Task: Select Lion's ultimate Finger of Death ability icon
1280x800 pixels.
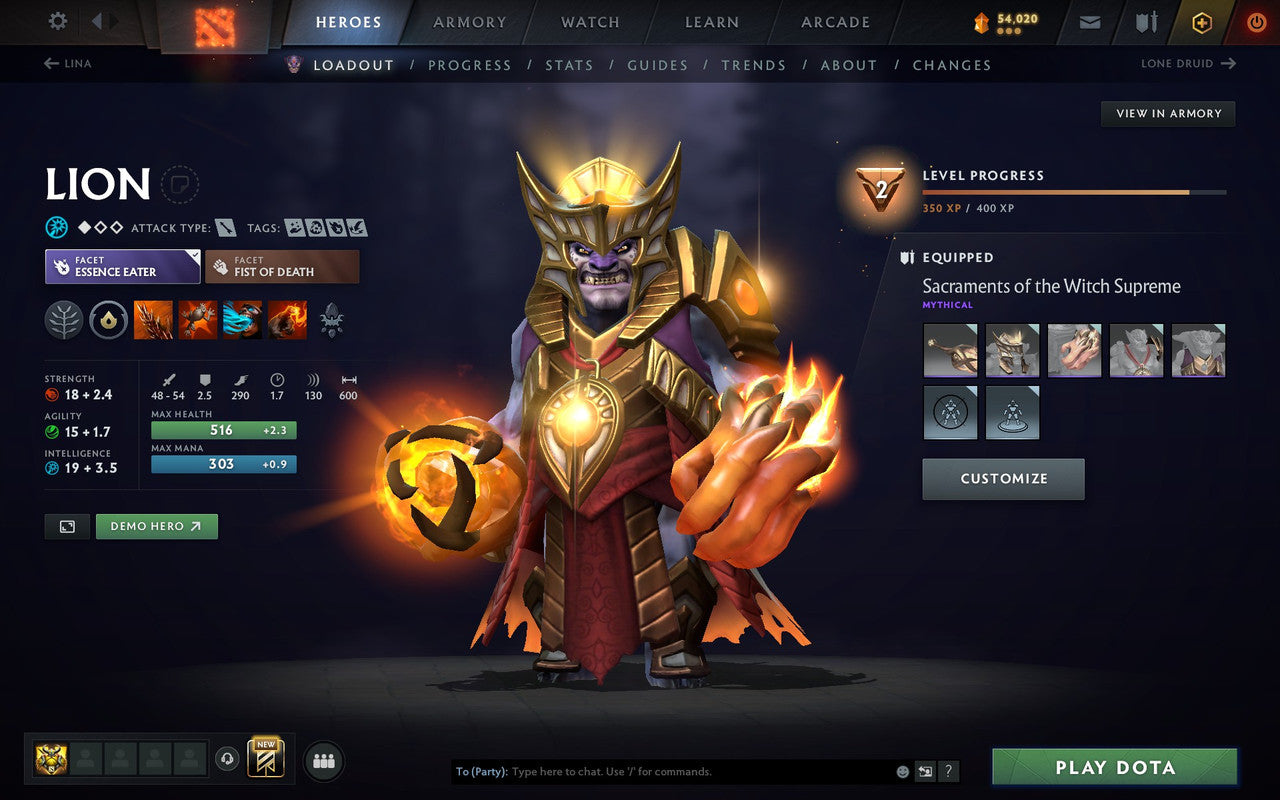Action: (x=288, y=320)
